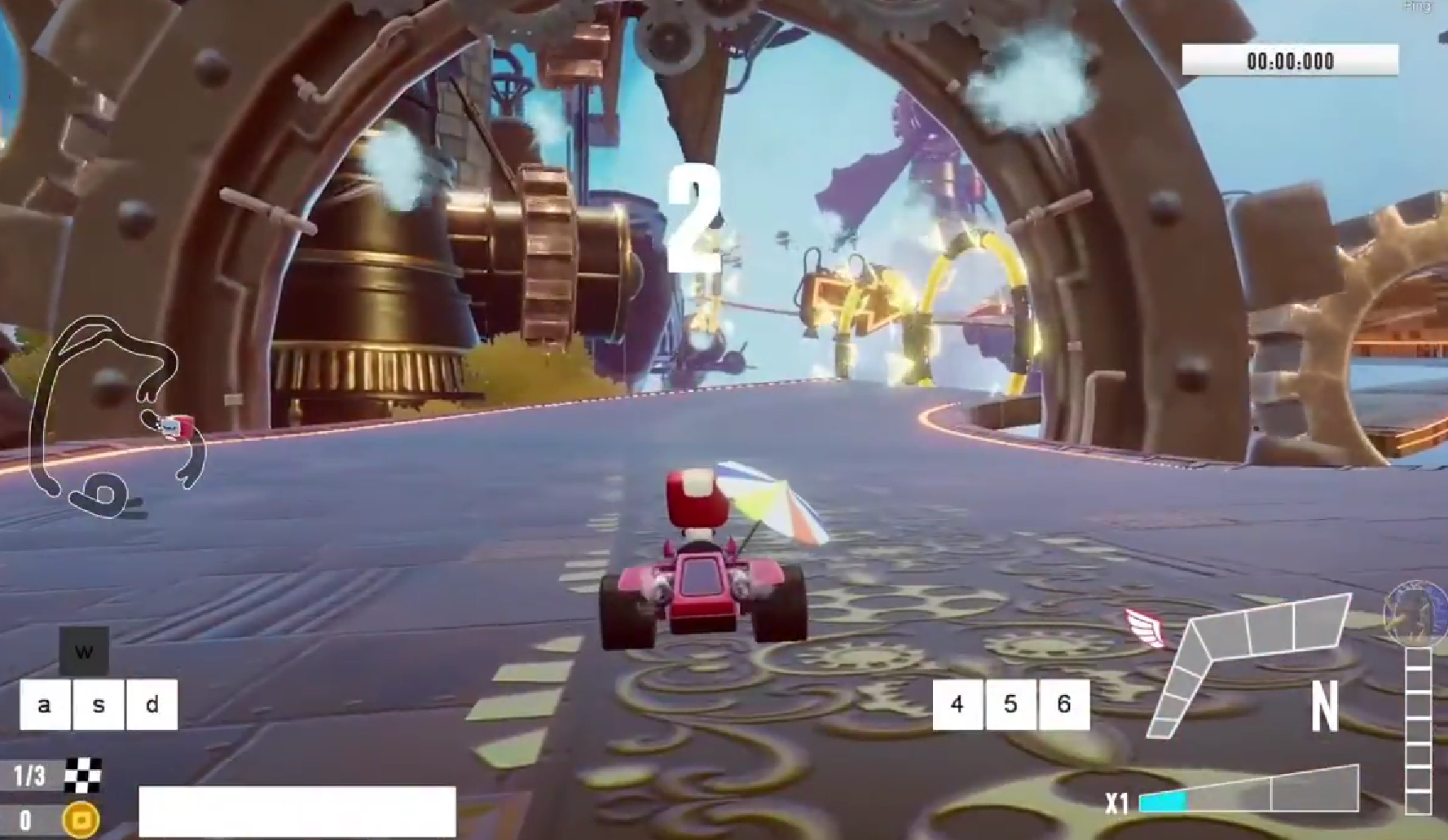Viewport: 1448px width, 840px height.
Task: Select the winged boost icon
Action: [1146, 627]
